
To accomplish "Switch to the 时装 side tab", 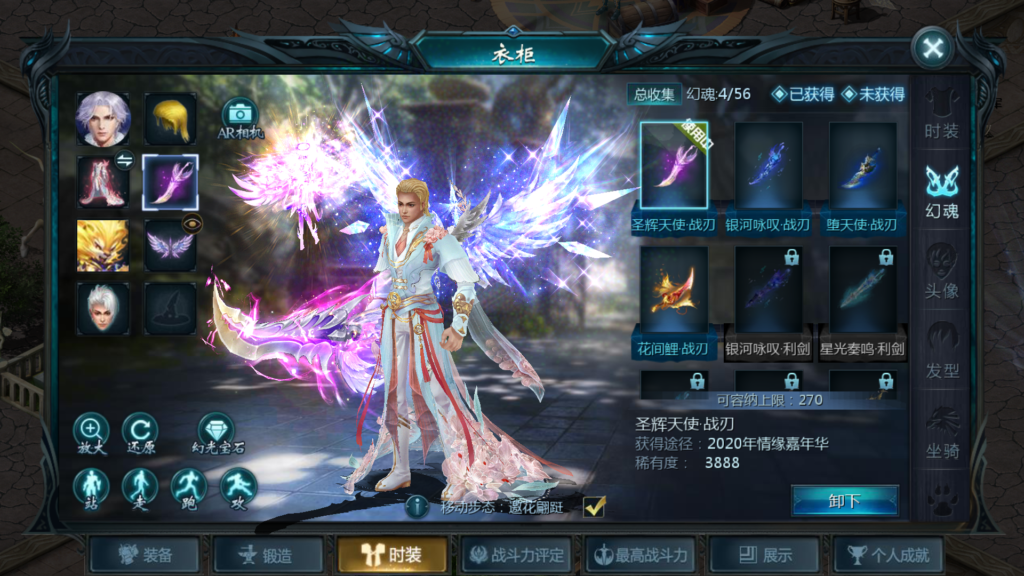I will 941,115.
